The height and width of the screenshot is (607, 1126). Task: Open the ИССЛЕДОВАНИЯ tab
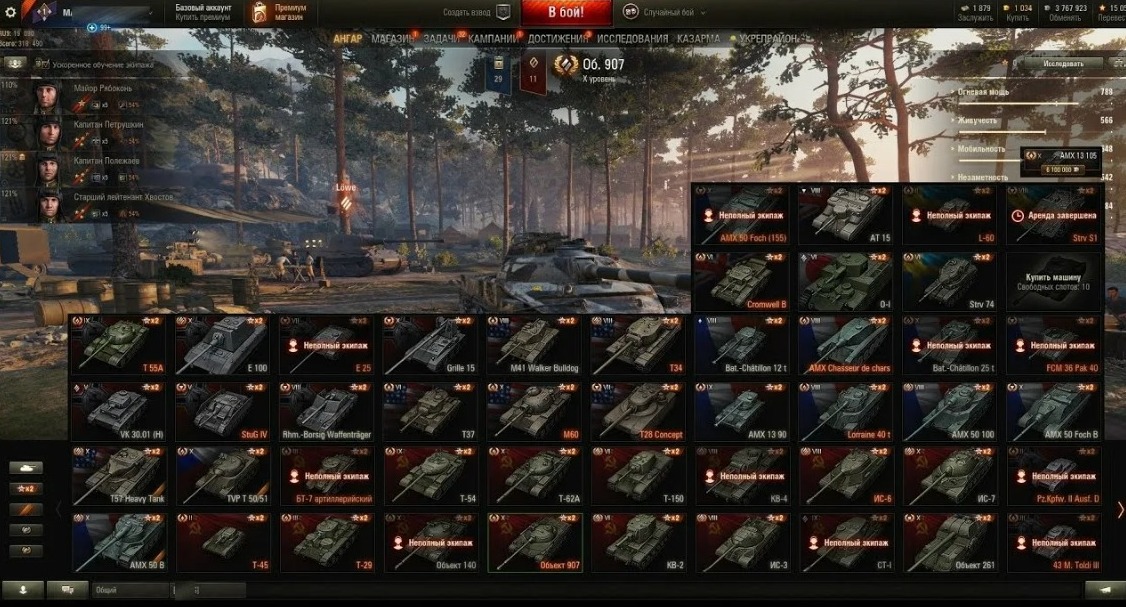click(x=632, y=39)
